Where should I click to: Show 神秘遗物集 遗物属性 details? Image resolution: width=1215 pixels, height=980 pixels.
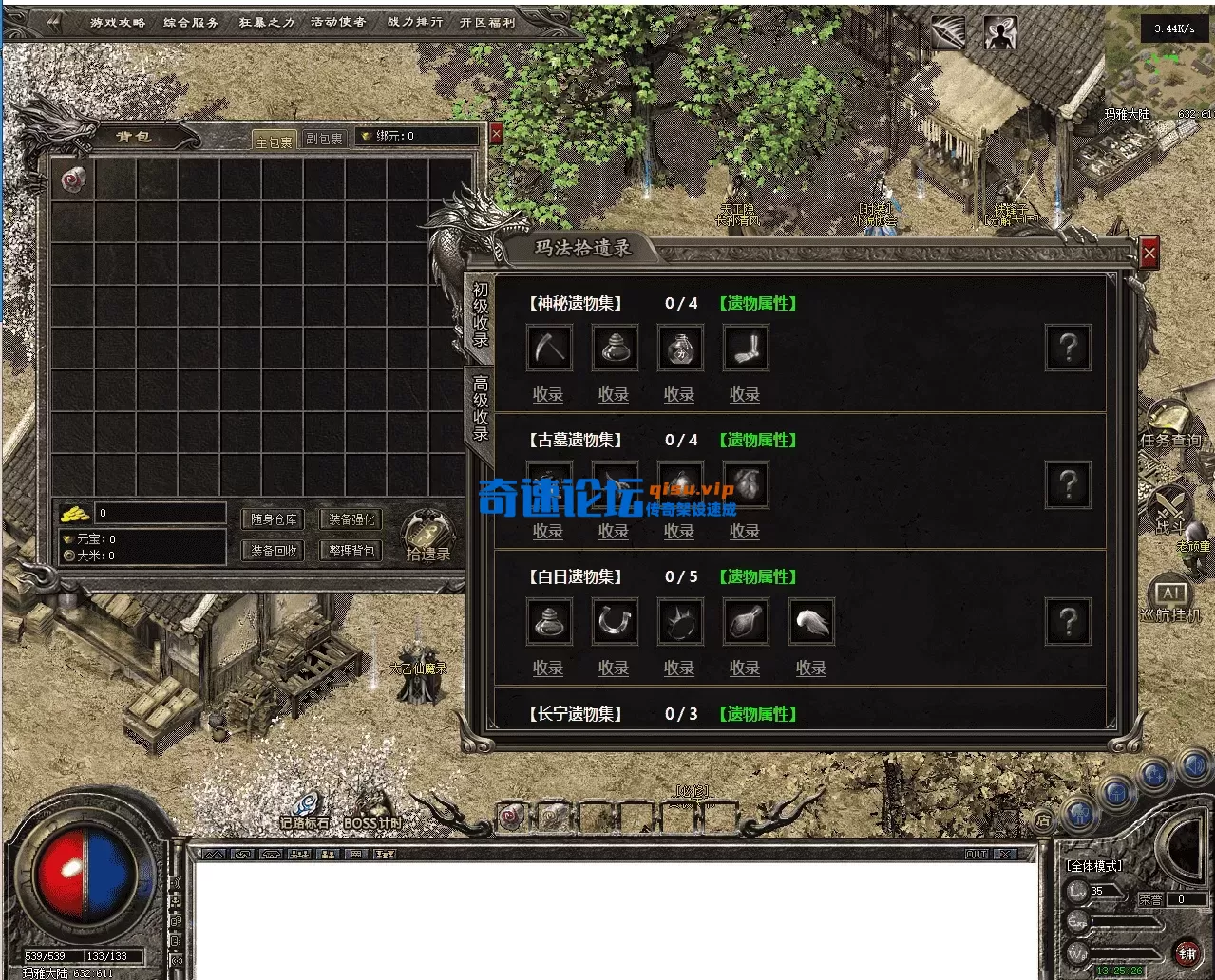pos(757,304)
